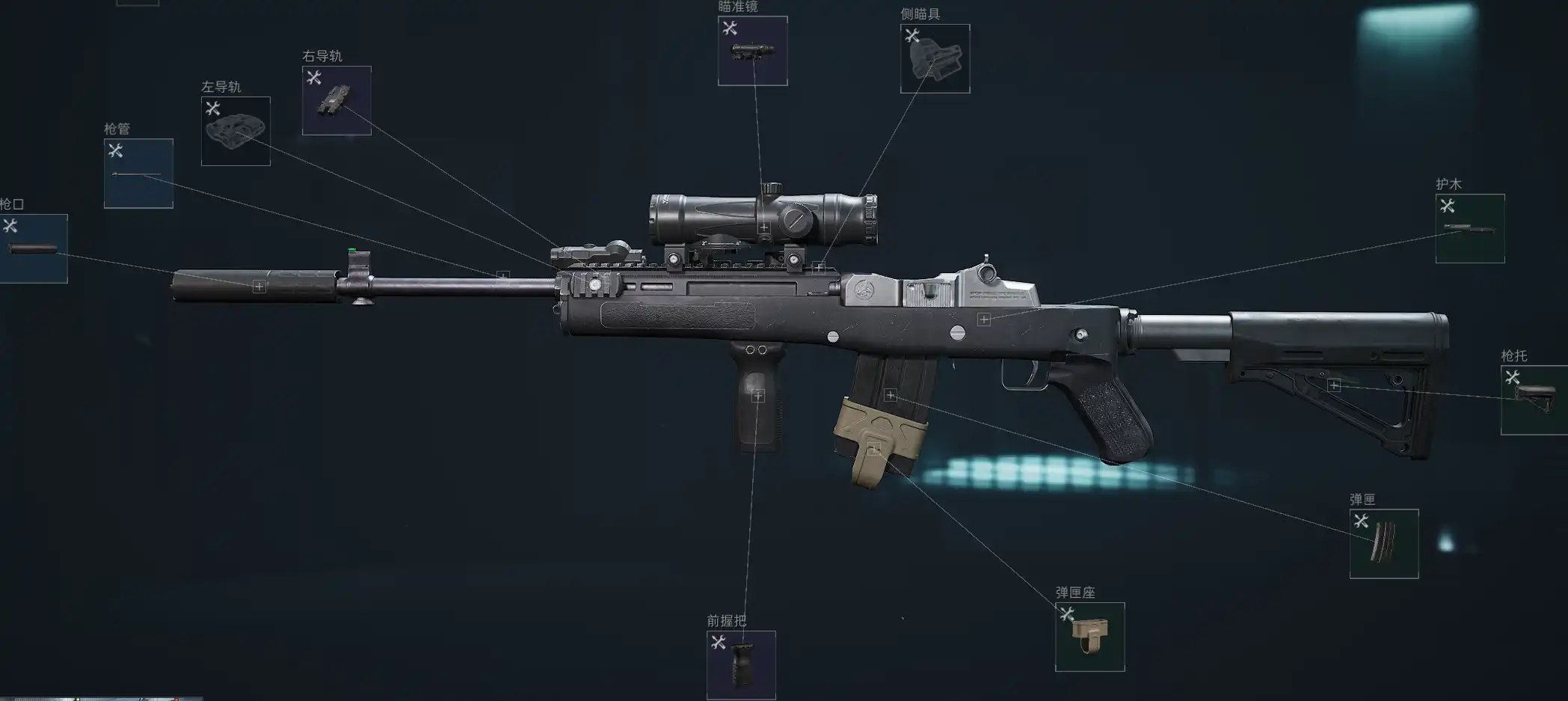Select the 弹匣座 magazine well slot
Viewport: 1568px width, 701px height.
tap(1089, 637)
